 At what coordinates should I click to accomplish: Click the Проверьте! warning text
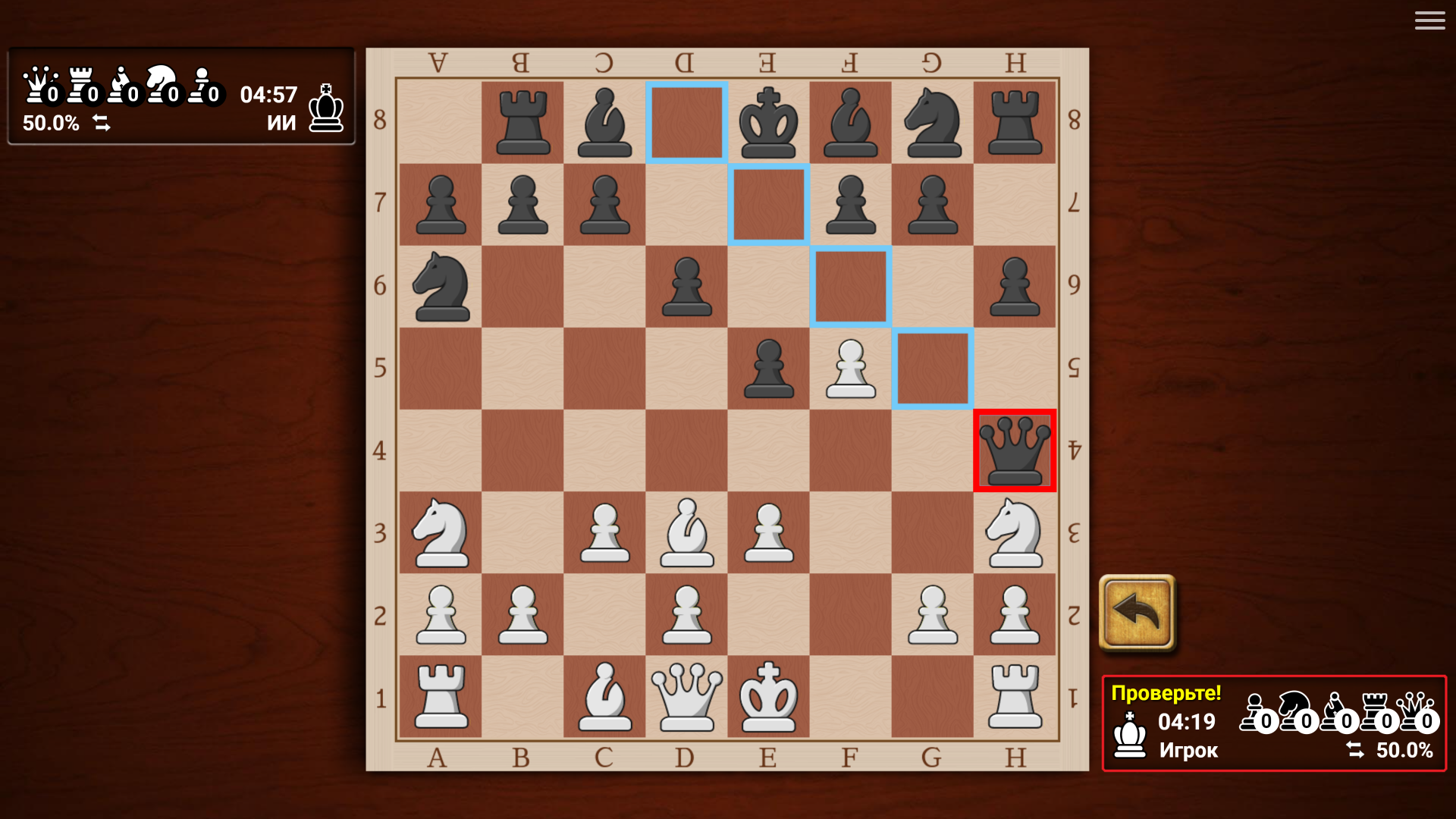pos(1166,692)
